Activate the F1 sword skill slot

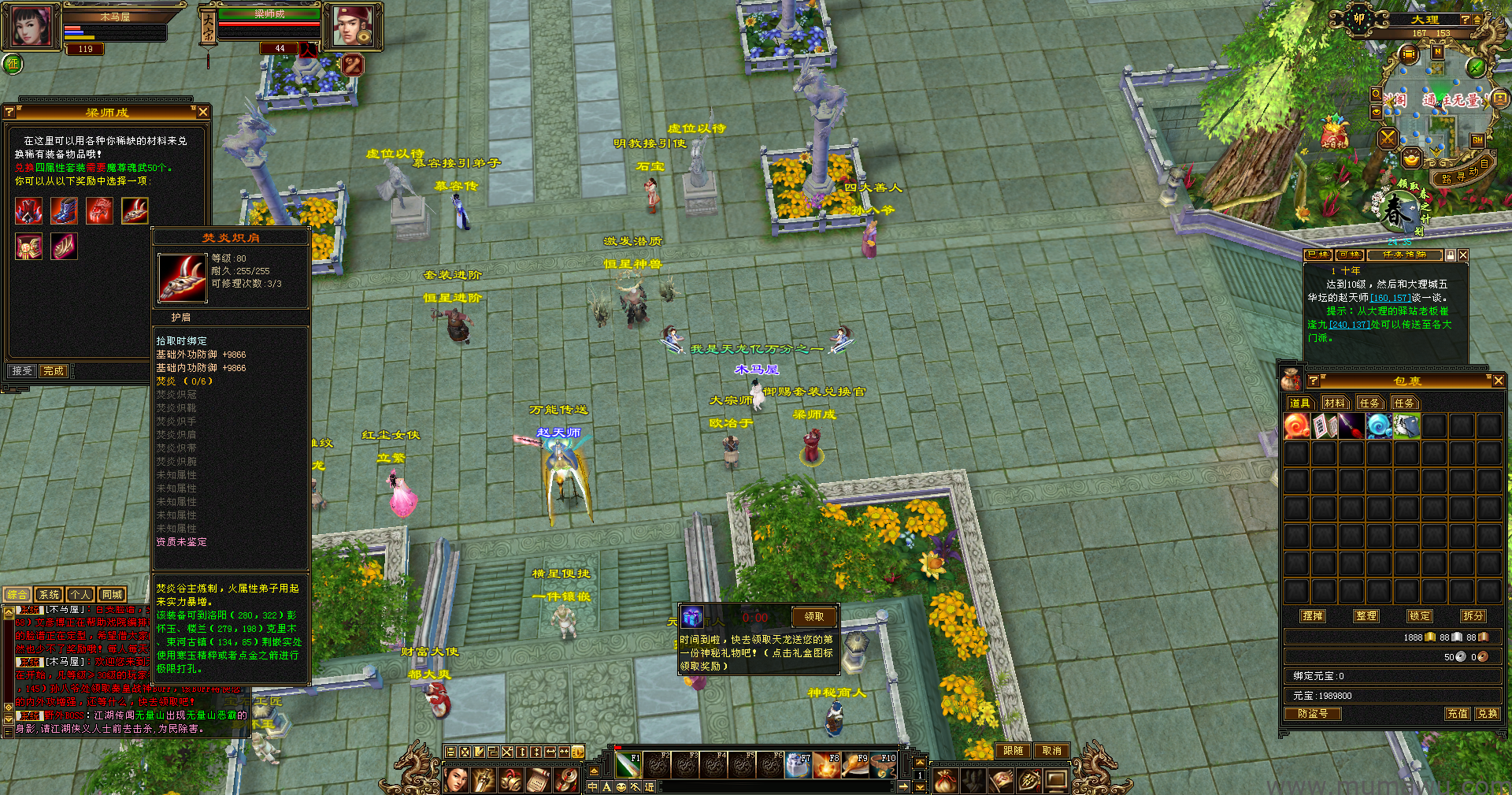click(628, 765)
